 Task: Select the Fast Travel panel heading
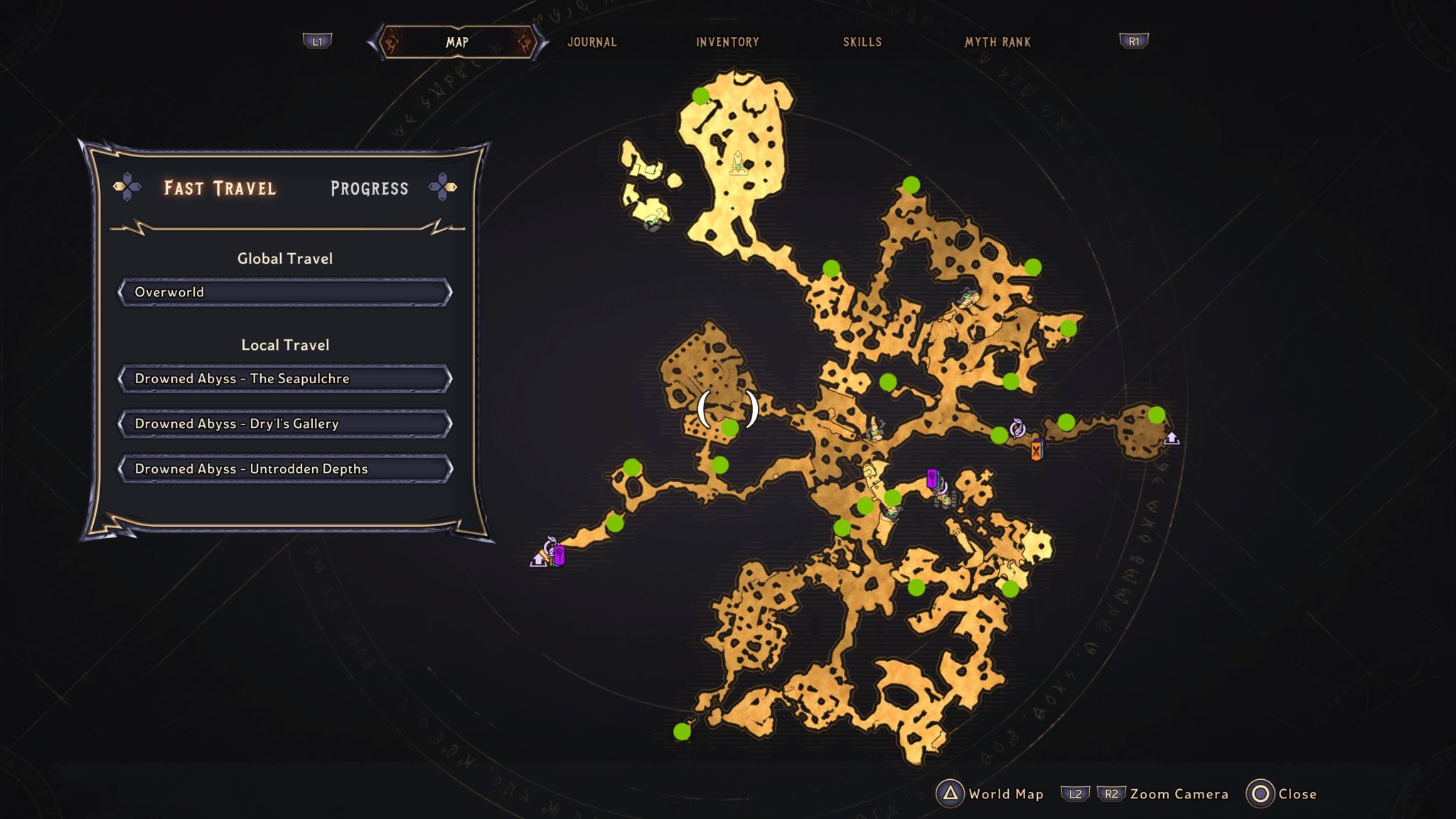pos(220,188)
